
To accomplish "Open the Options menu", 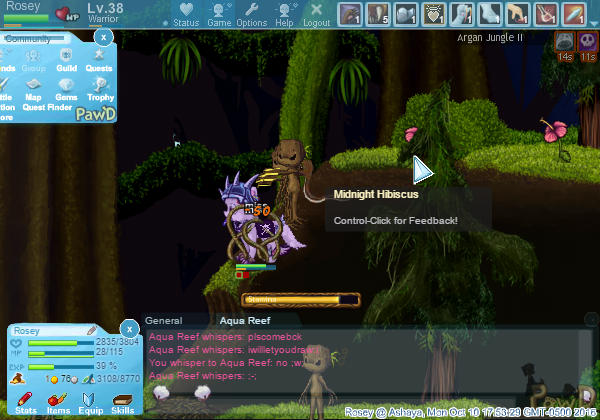I will (x=251, y=14).
